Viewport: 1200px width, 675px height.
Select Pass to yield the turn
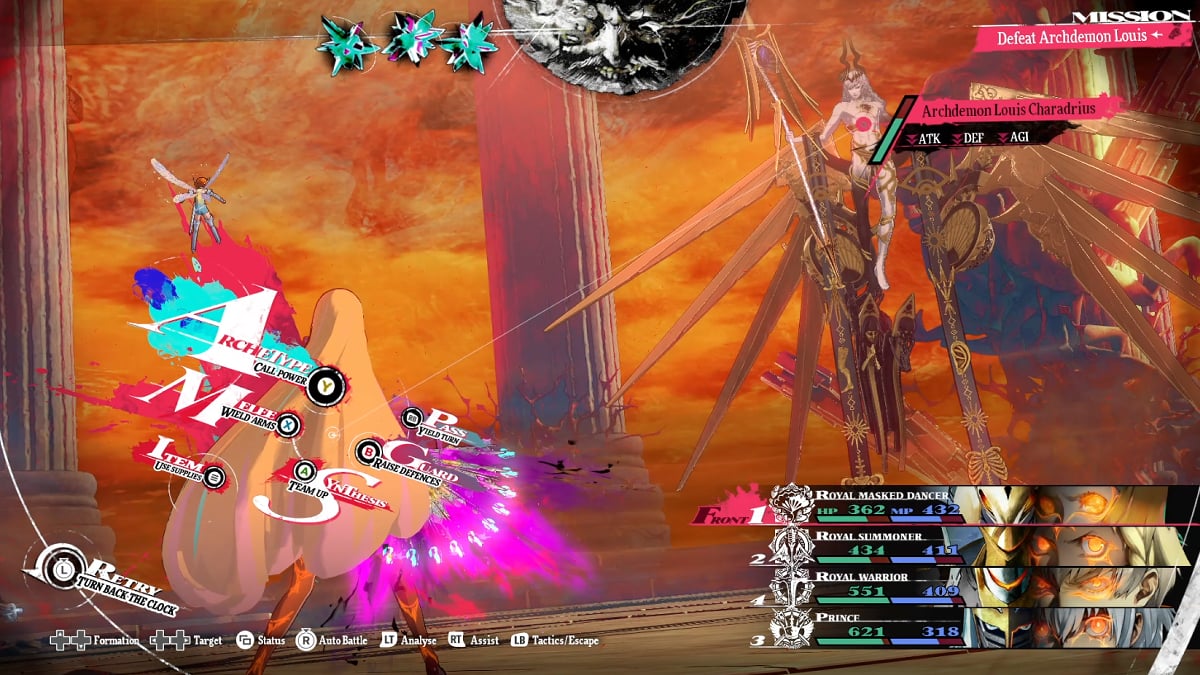[x=412, y=418]
